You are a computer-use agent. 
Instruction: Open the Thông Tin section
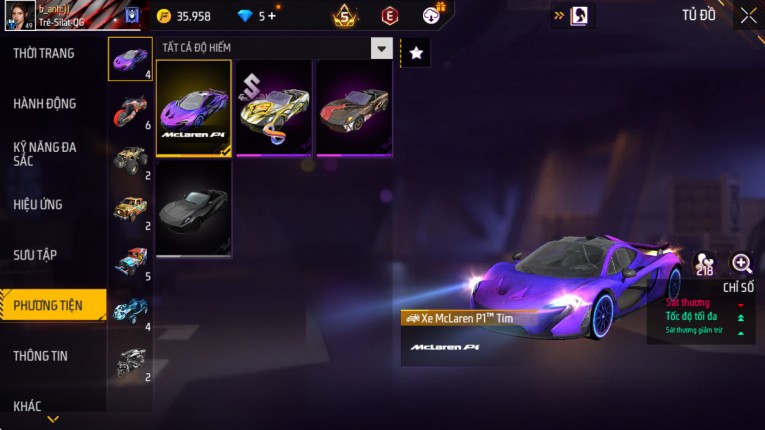click(x=41, y=356)
